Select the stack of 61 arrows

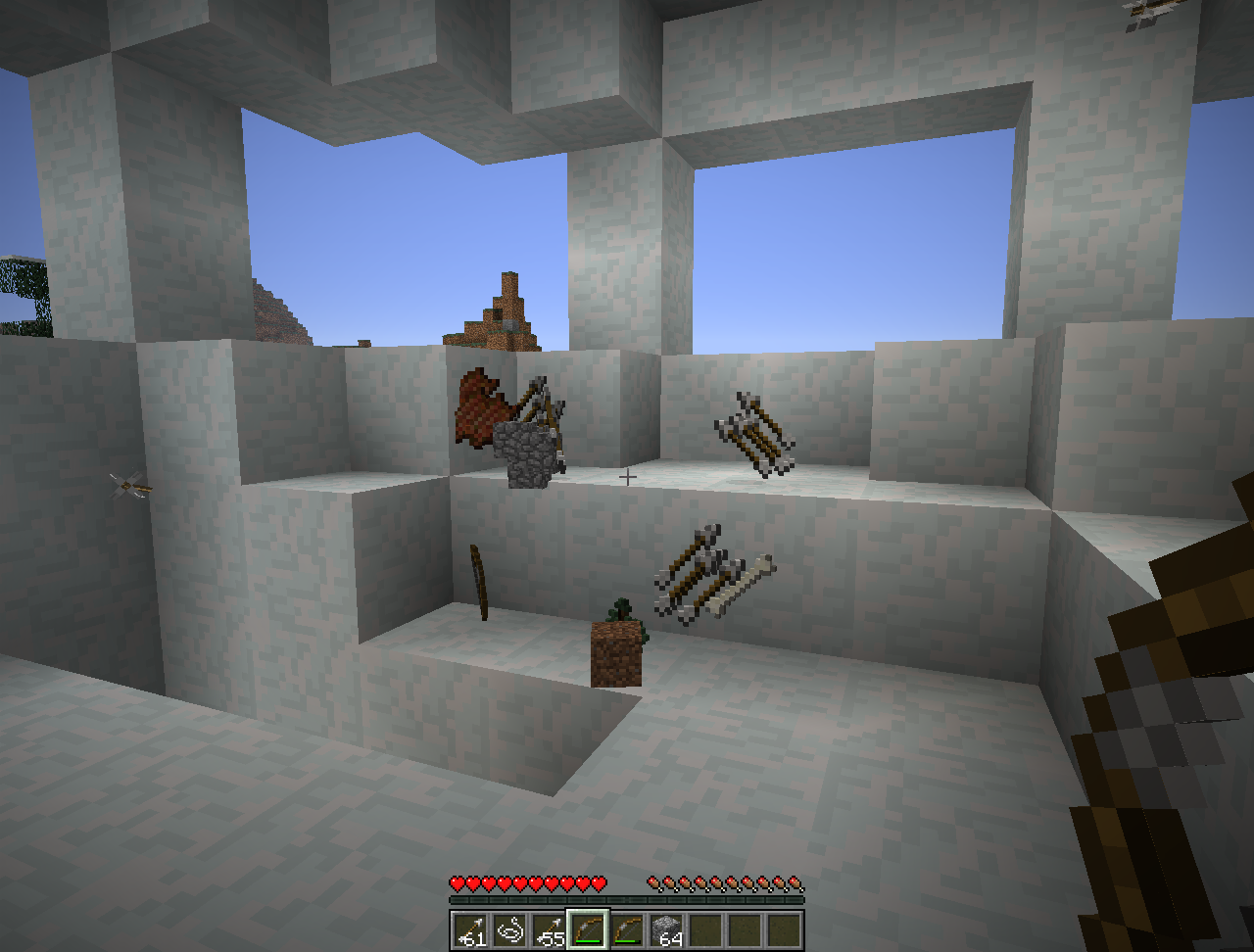[470, 929]
